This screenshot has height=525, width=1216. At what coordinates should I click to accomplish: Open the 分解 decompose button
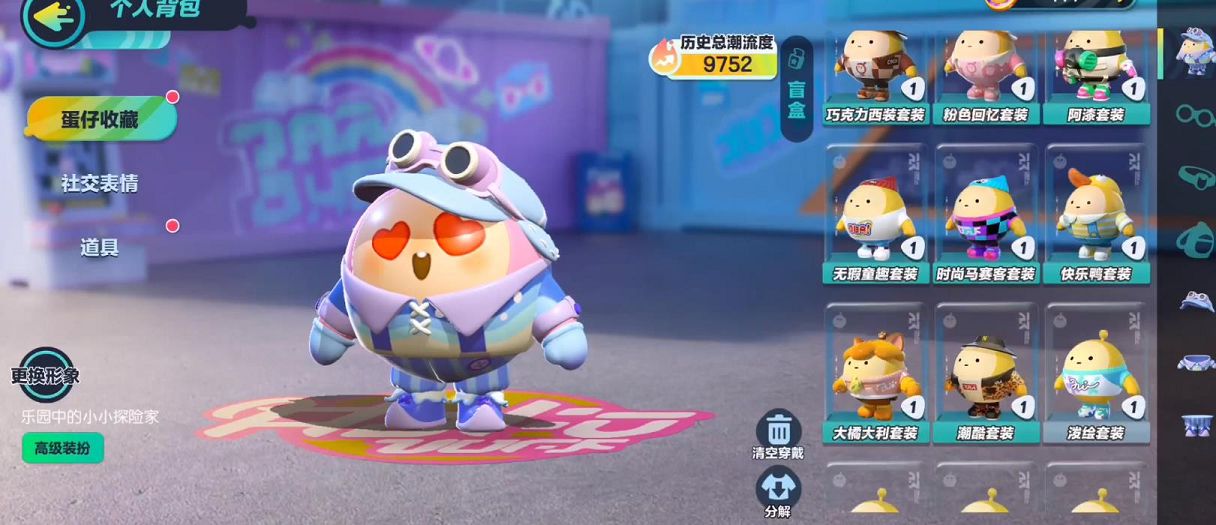(778, 491)
